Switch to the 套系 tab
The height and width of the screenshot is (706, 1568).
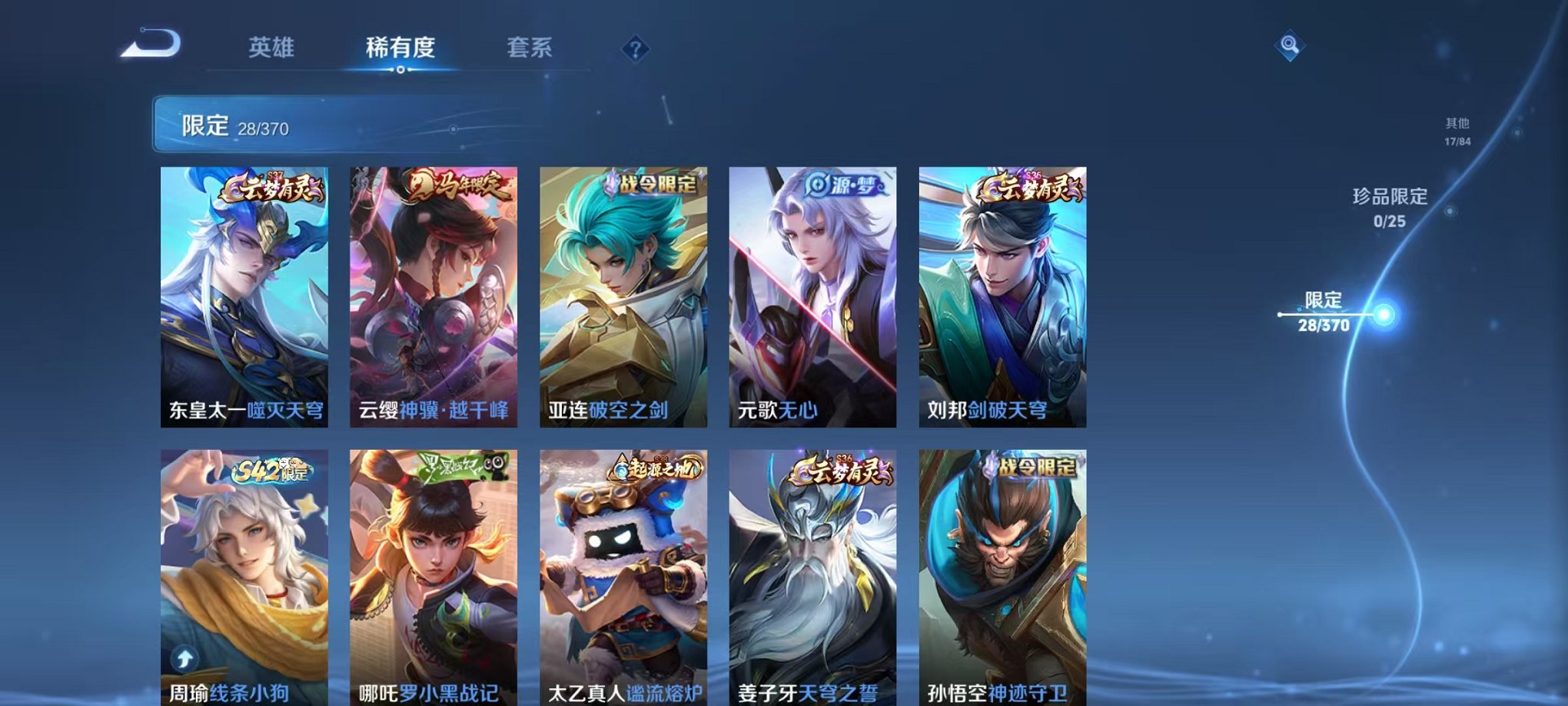pos(530,46)
